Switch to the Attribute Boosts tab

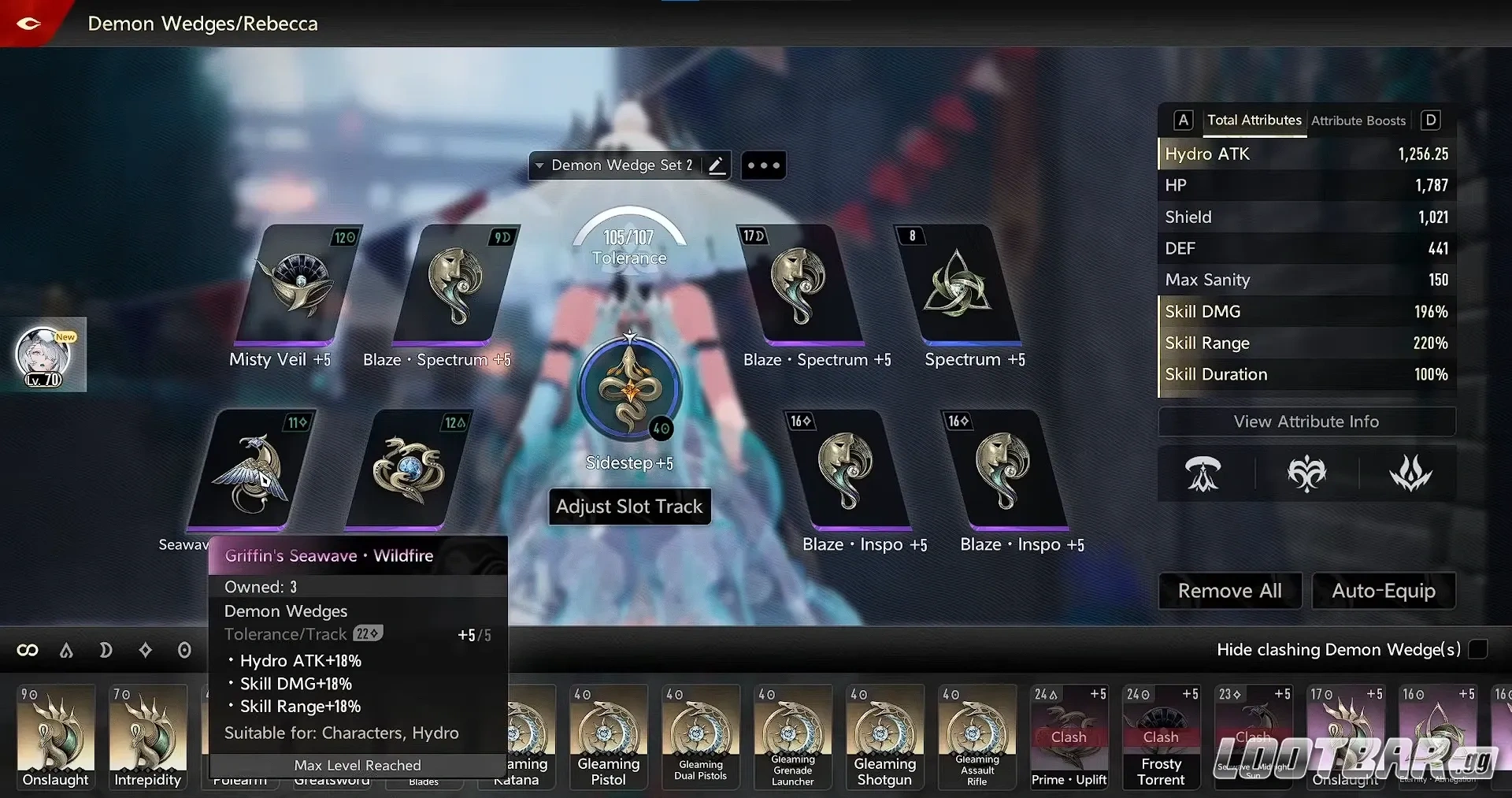click(1358, 121)
